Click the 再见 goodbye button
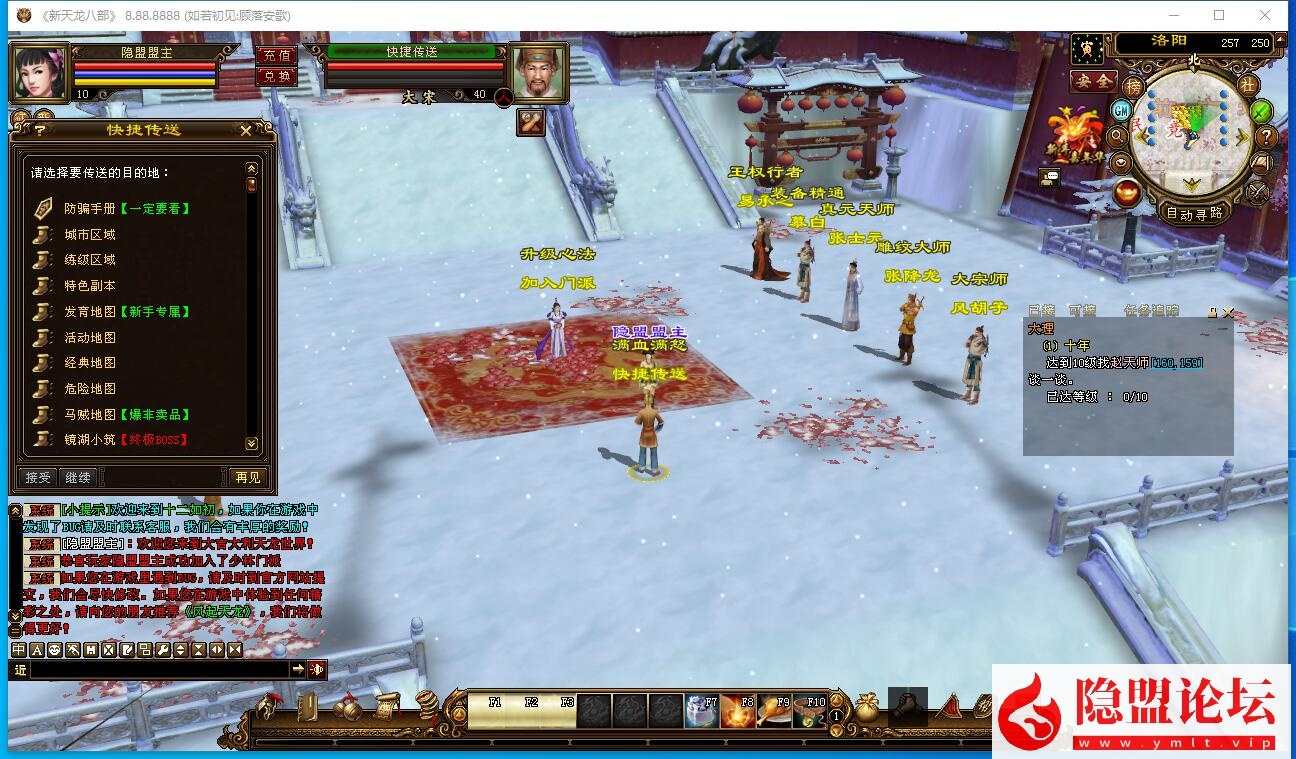The image size is (1296, 759). 247,478
